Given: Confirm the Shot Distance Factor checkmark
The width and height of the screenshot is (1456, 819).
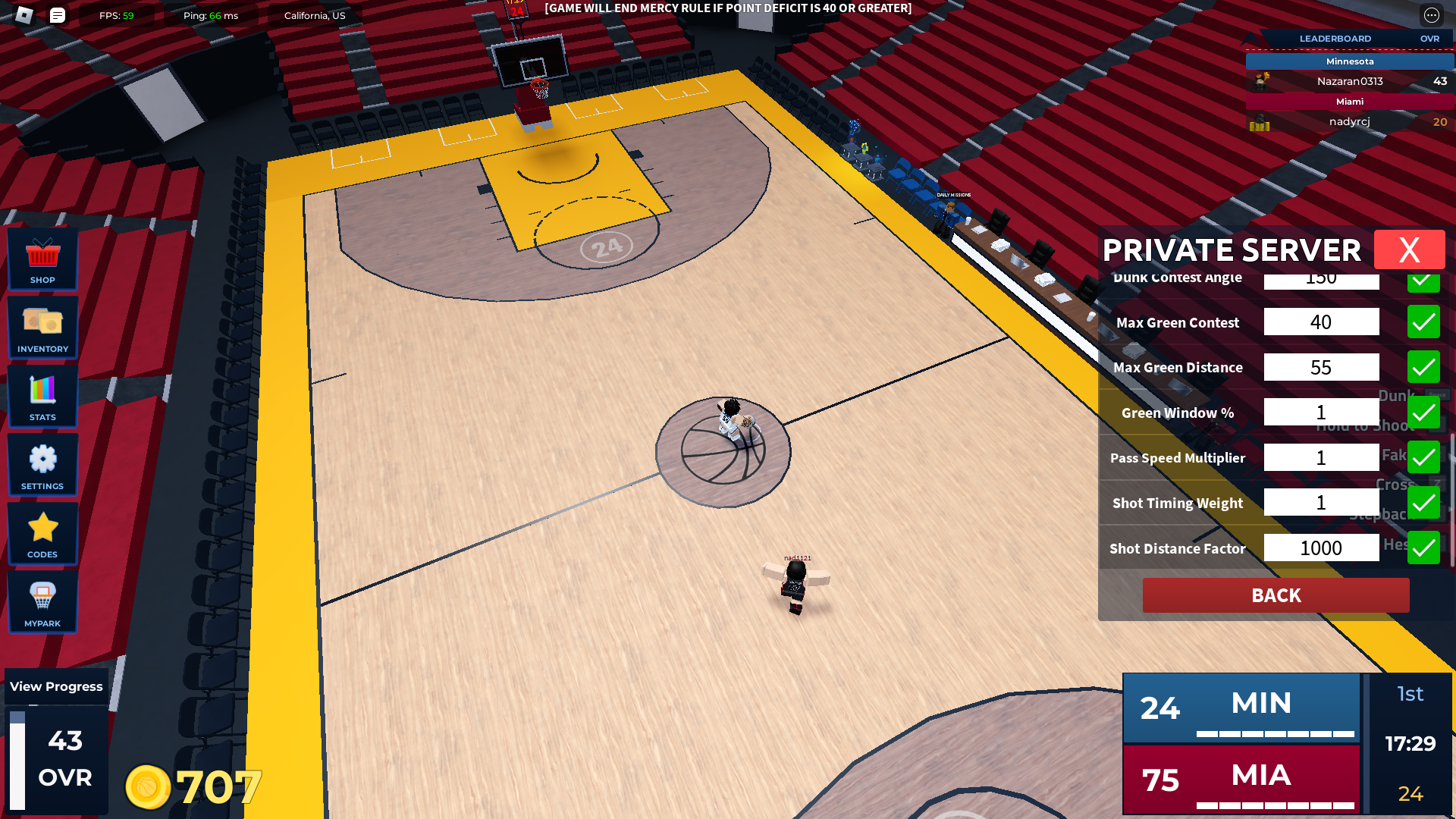Looking at the screenshot, I should pyautogui.click(x=1423, y=548).
